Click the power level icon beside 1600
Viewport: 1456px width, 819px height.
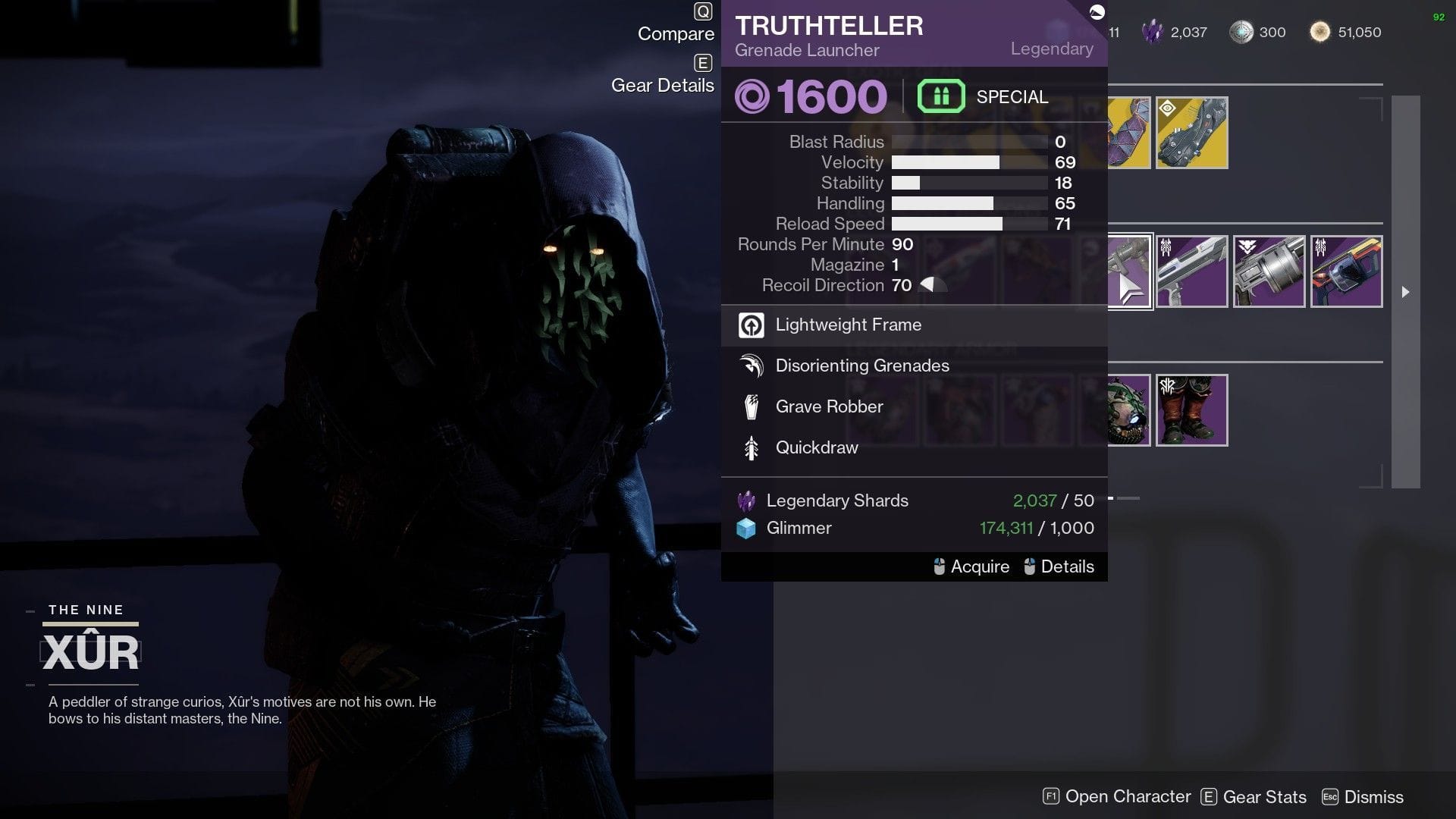click(752, 96)
